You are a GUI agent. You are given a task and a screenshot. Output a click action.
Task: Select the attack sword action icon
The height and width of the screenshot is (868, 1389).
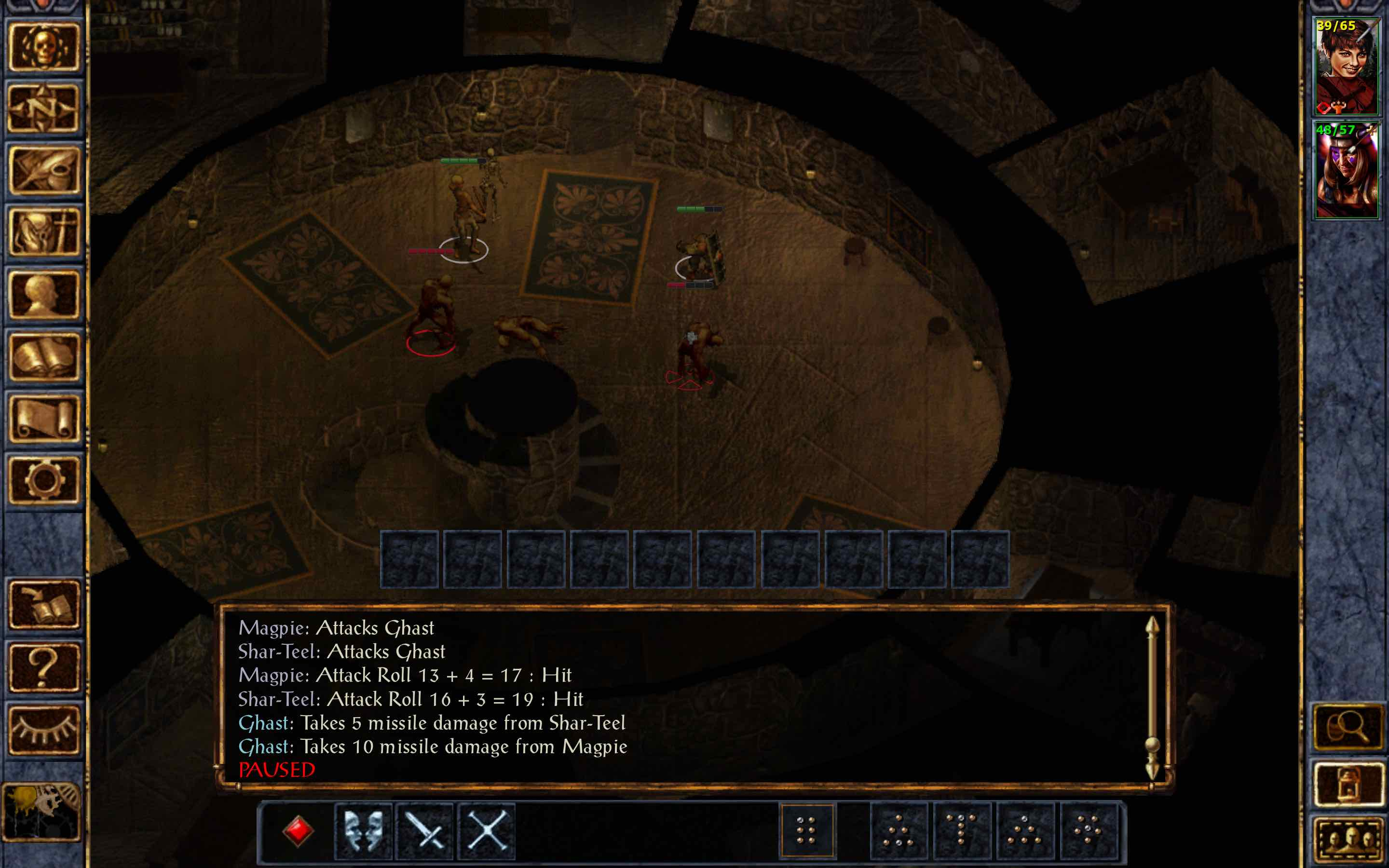click(x=425, y=831)
